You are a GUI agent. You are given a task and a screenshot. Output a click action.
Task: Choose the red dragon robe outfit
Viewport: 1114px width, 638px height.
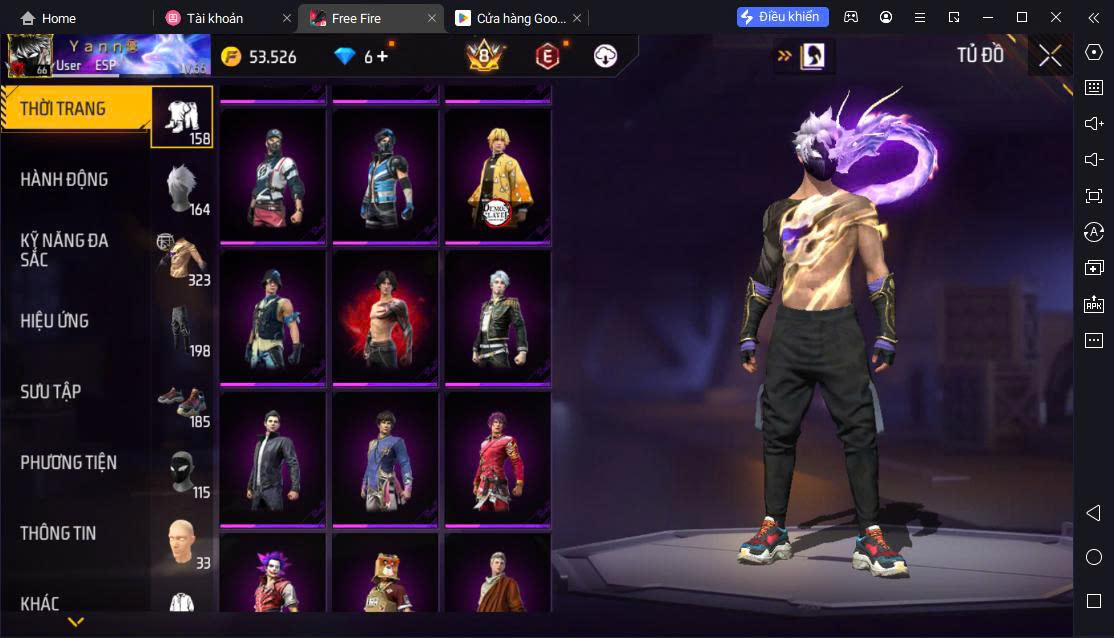point(497,458)
